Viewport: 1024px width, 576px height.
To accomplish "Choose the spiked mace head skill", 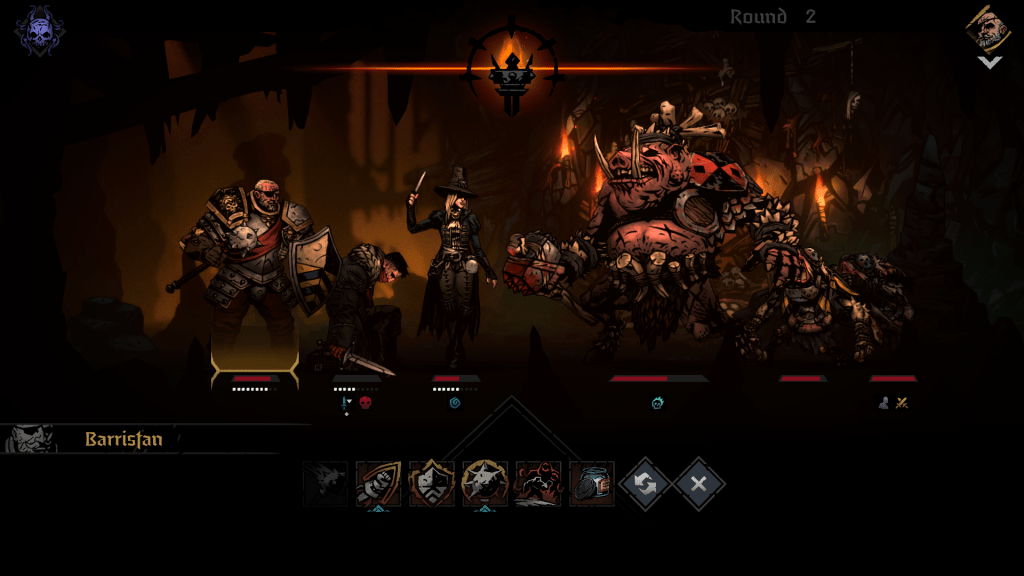I will coord(485,484).
